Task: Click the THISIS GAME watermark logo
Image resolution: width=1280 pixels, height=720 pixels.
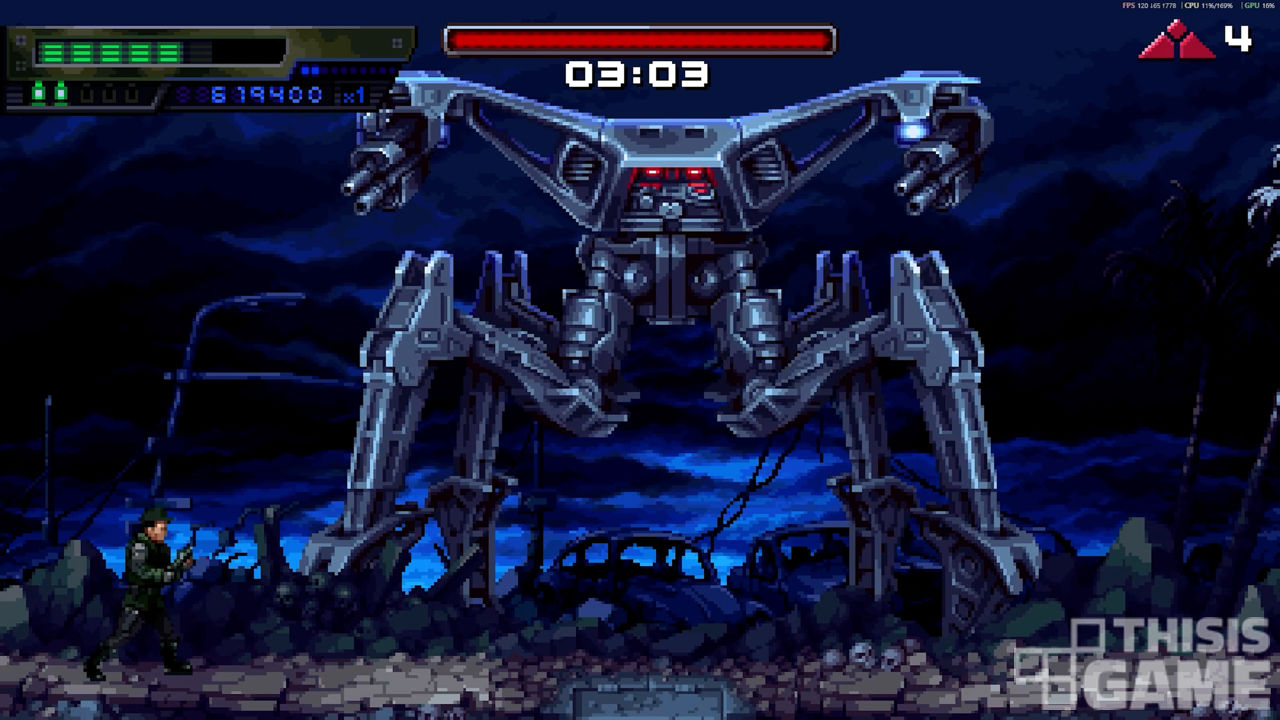Action: tap(1142, 664)
